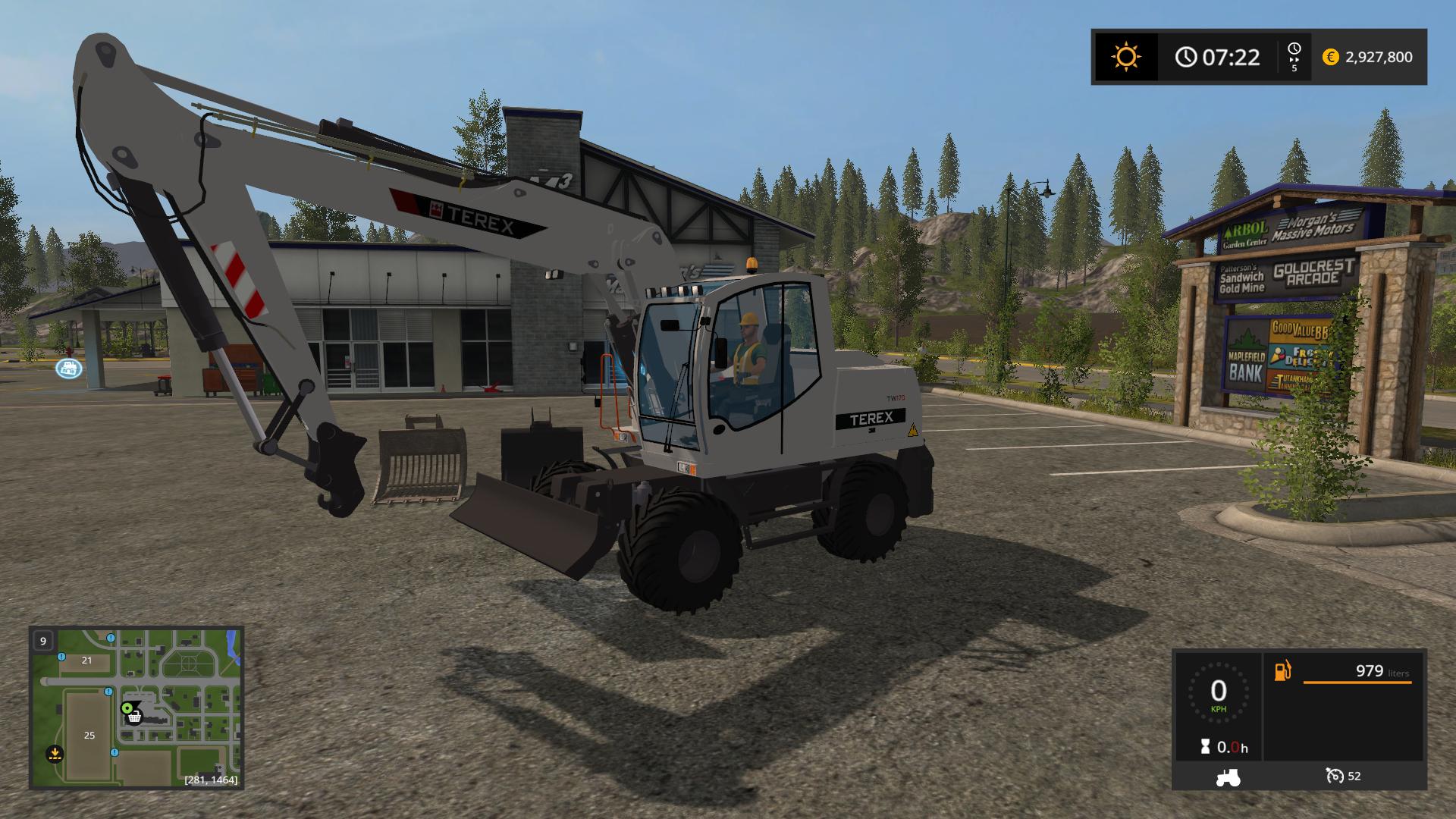This screenshot has height=819, width=1456.
Task: Select field 25 on the minimap
Action: click(89, 735)
